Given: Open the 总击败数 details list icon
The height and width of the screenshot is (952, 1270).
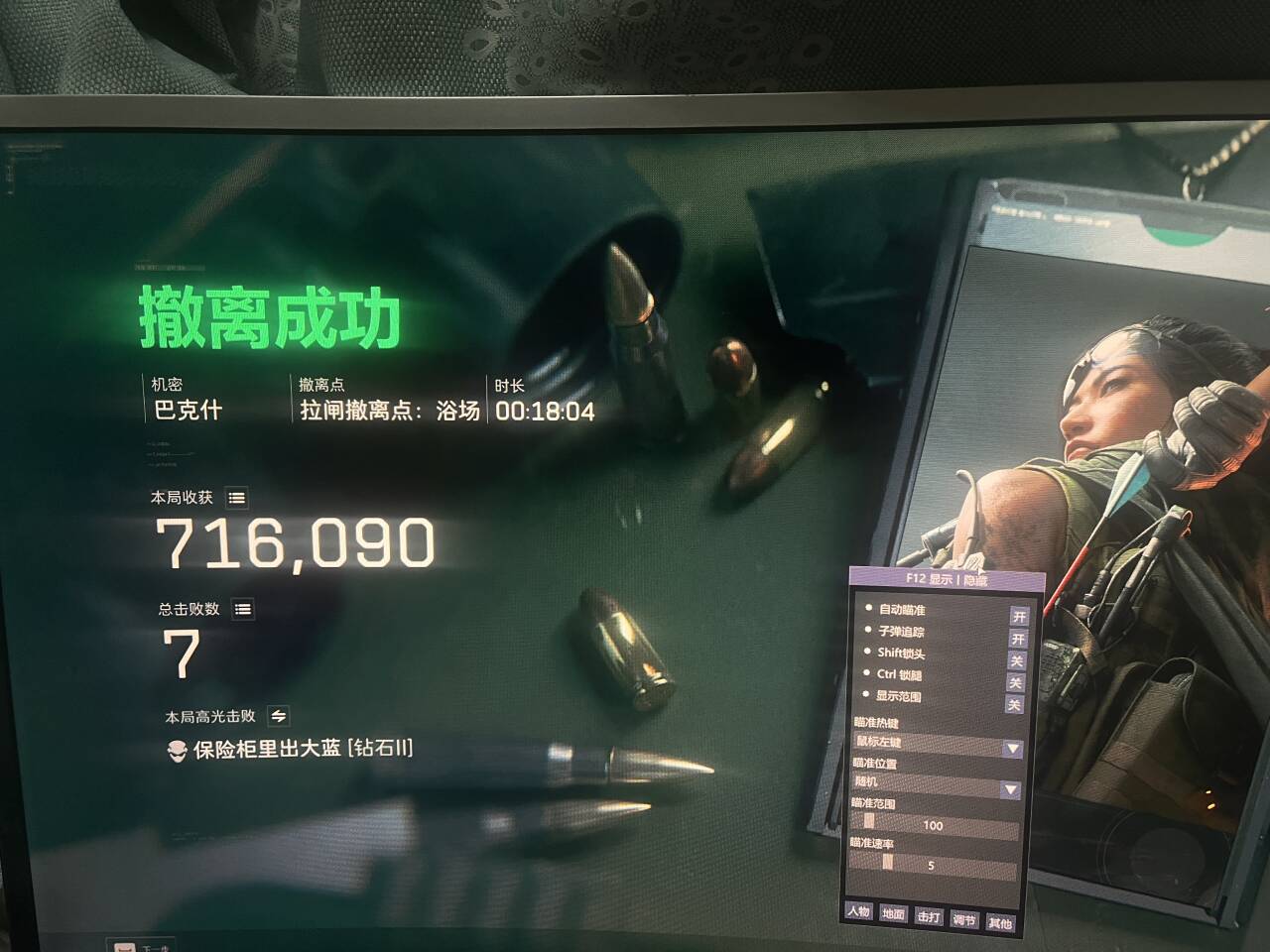Looking at the screenshot, I should [x=241, y=610].
